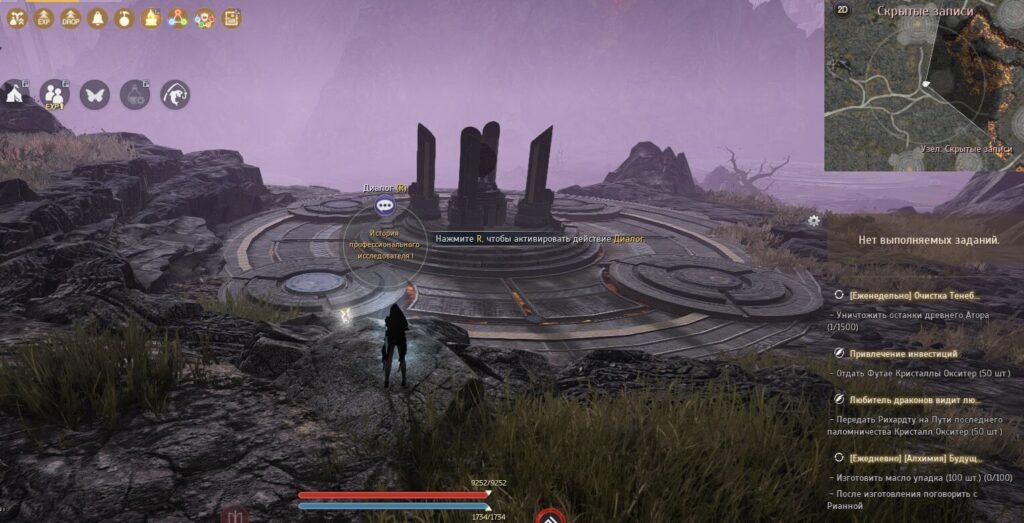This screenshot has height=523, width=1024.
Task: Click the party EXP icon
Action: (54, 94)
